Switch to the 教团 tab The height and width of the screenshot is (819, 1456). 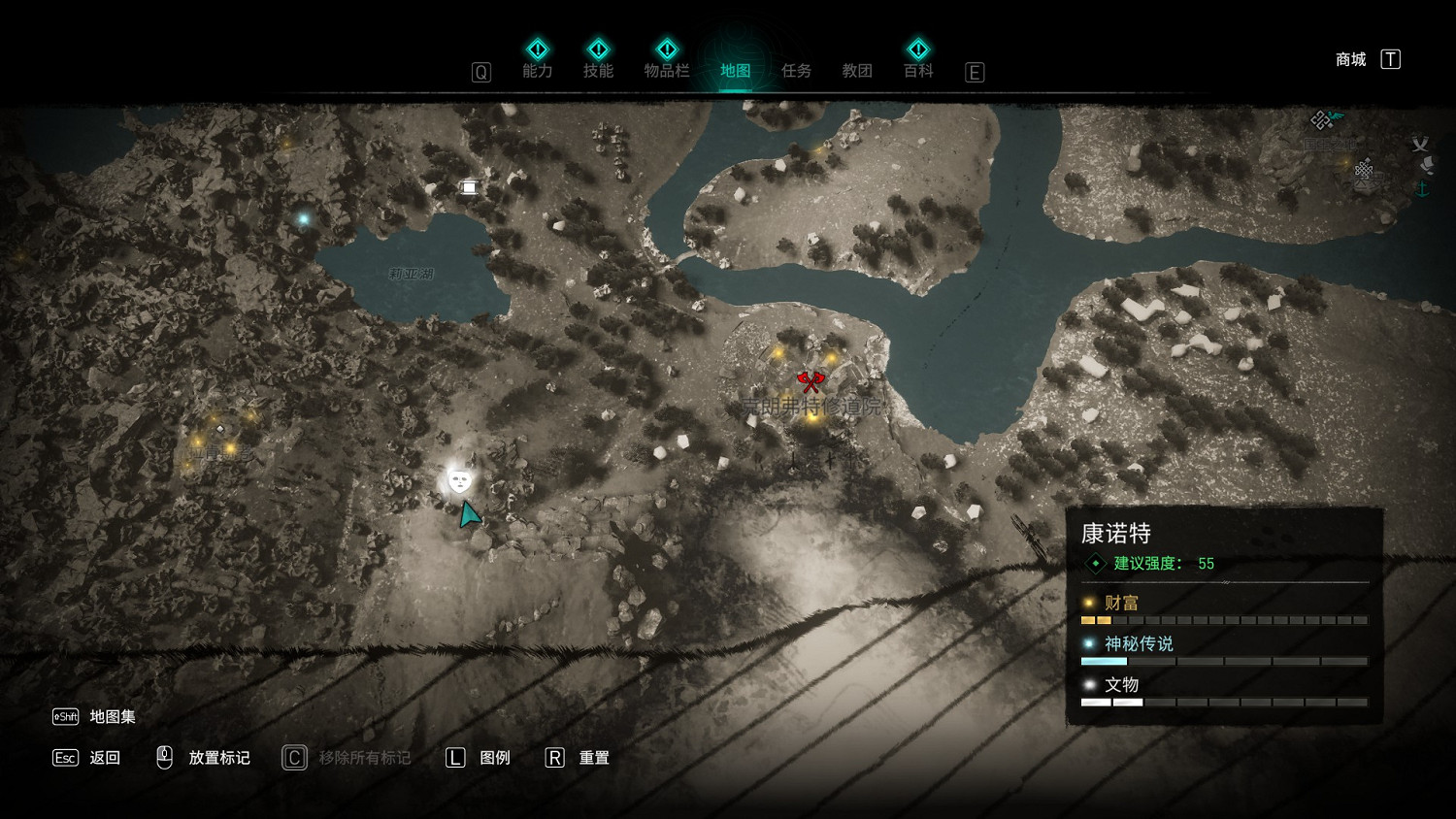coord(857,70)
